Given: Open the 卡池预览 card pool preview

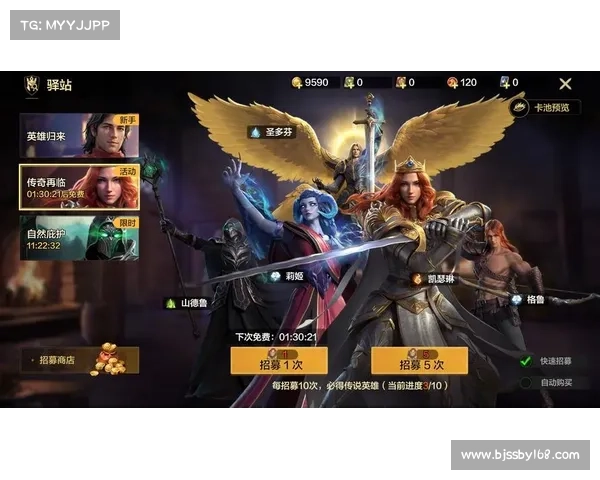Looking at the screenshot, I should tap(545, 108).
